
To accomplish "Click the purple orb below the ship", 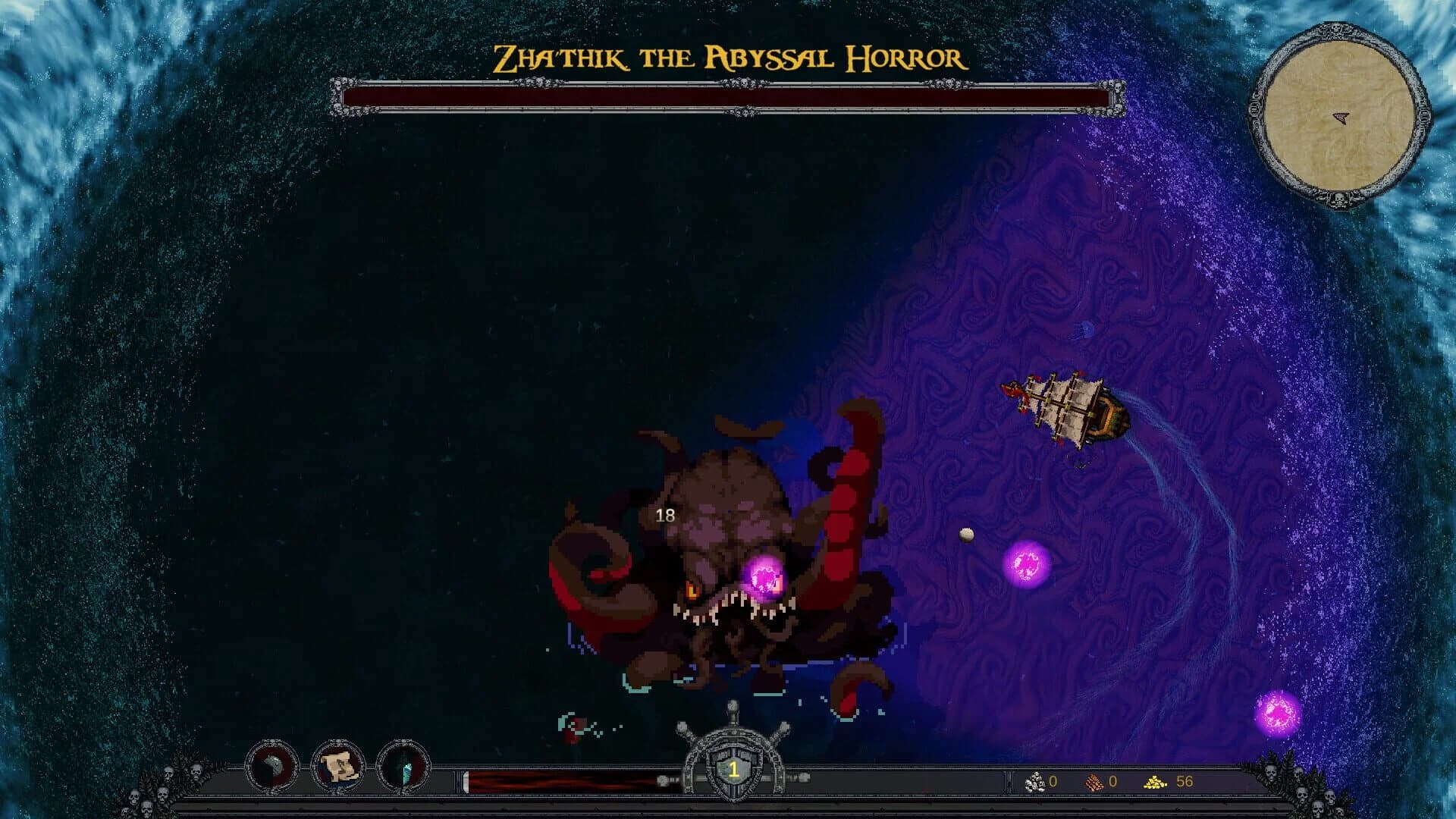I will click(x=1027, y=566).
